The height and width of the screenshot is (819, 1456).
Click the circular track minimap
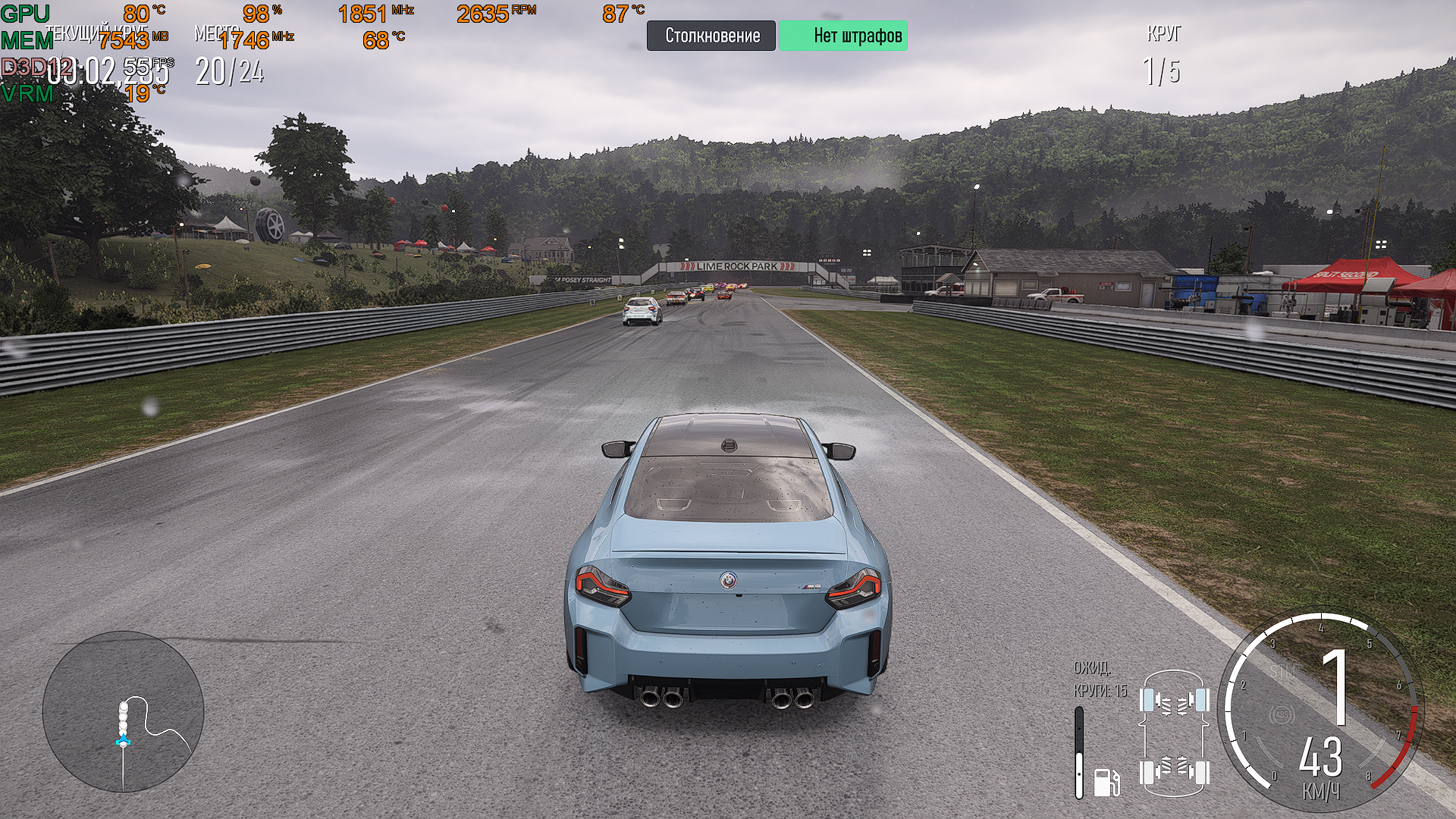click(124, 711)
